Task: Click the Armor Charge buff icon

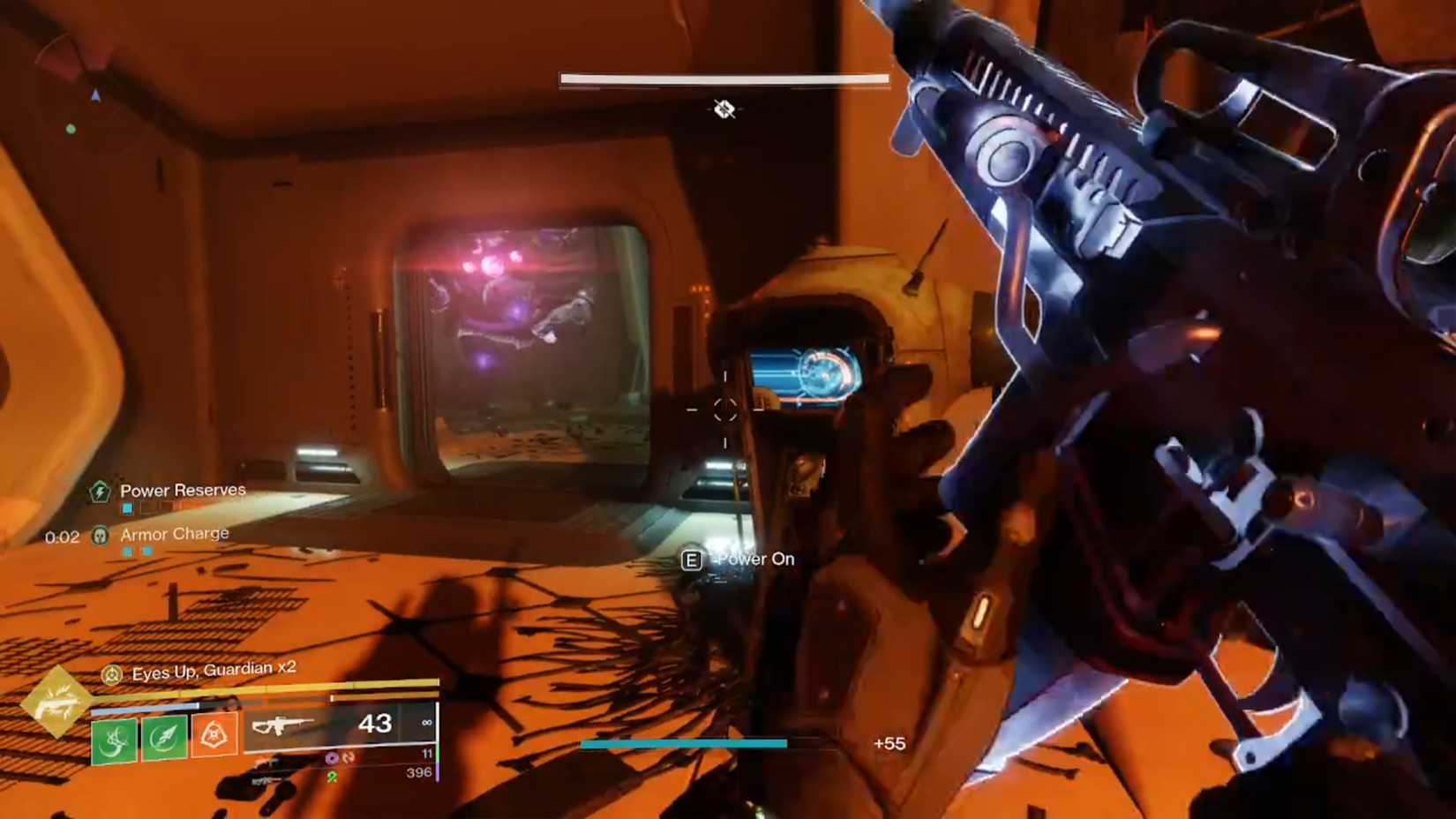Action: (101, 535)
